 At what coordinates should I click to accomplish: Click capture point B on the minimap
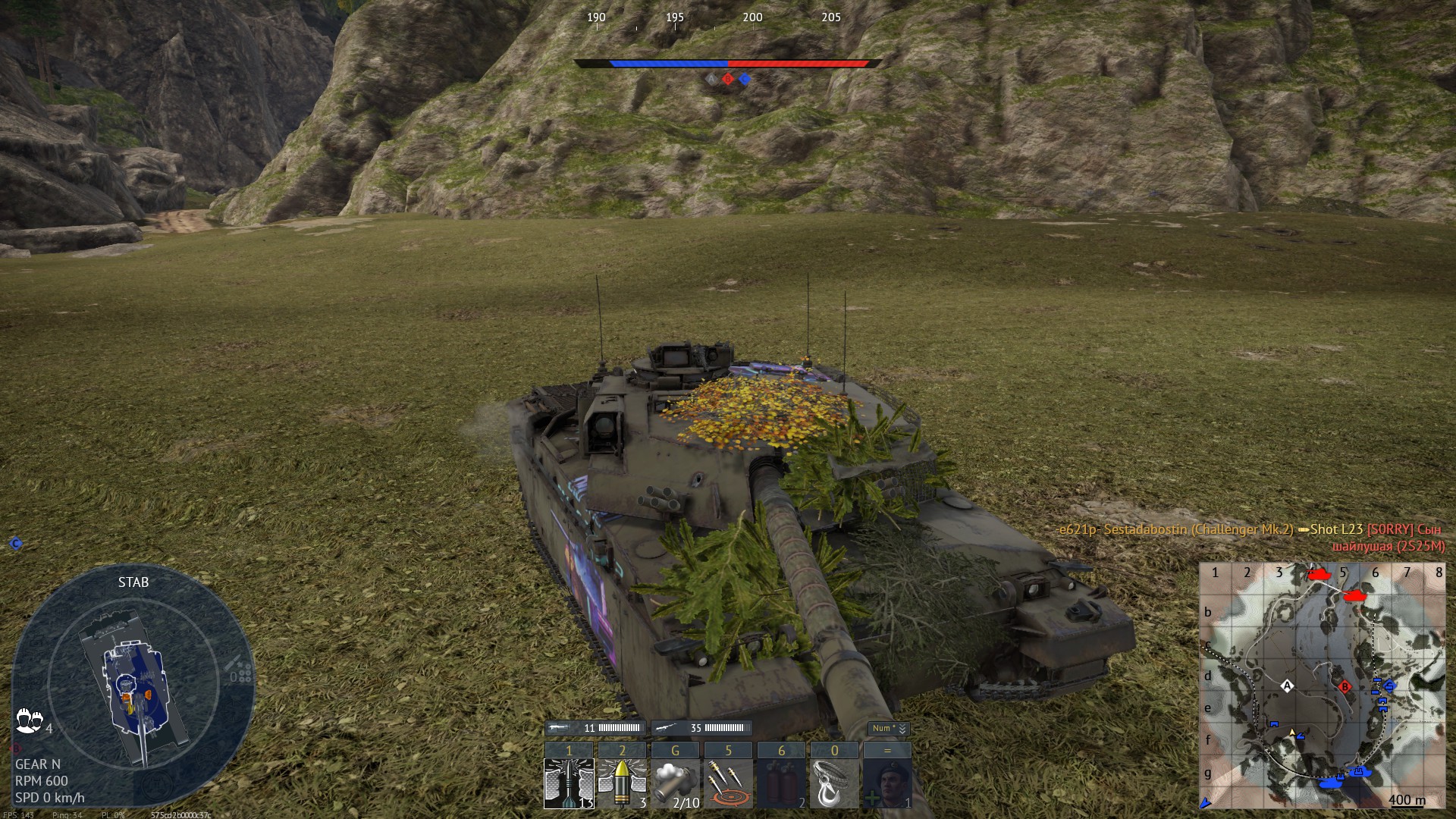(x=1345, y=687)
